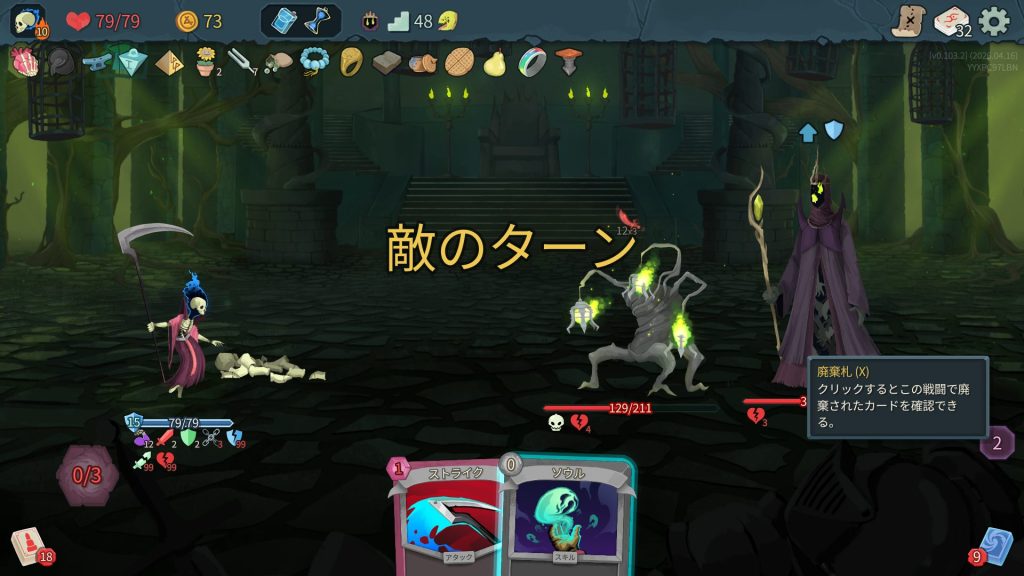Click the hourglass potion slot
This screenshot has height=576, width=1024.
(319, 21)
